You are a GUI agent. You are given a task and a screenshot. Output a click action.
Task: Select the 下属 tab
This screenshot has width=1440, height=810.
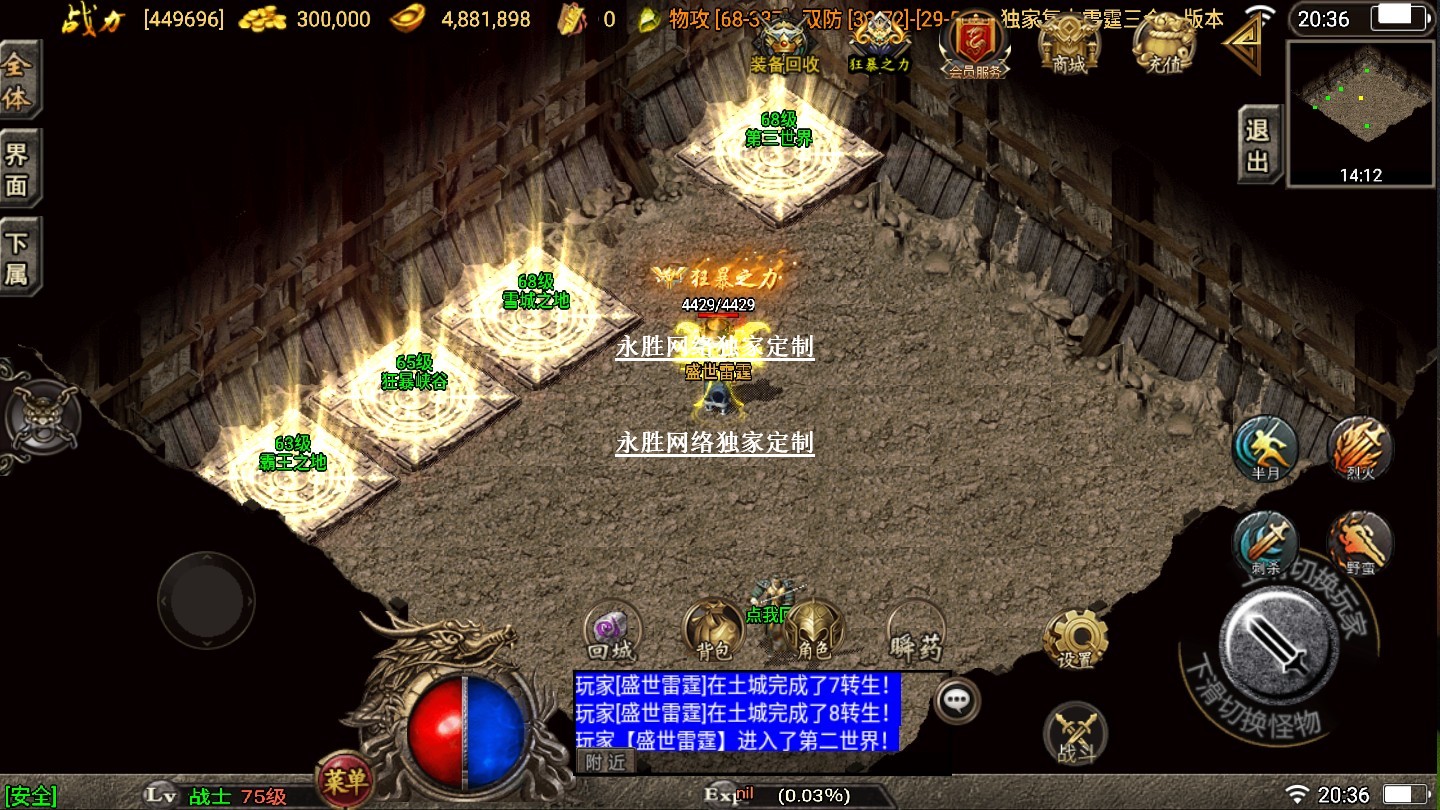tap(18, 257)
